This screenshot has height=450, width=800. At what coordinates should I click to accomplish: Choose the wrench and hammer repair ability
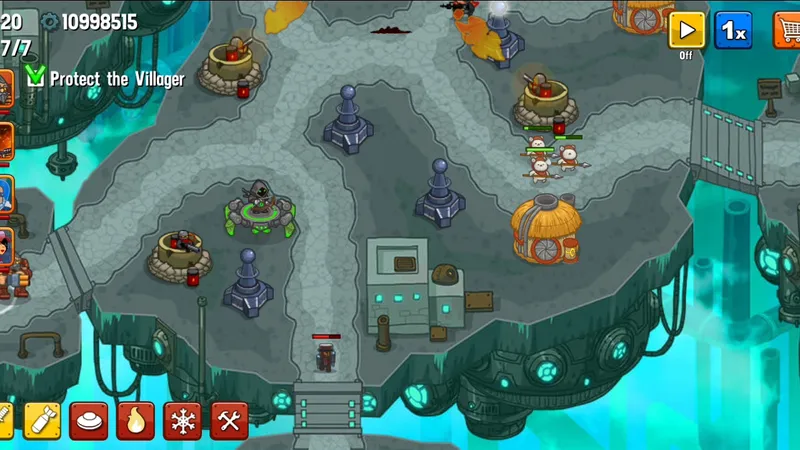[229, 421]
